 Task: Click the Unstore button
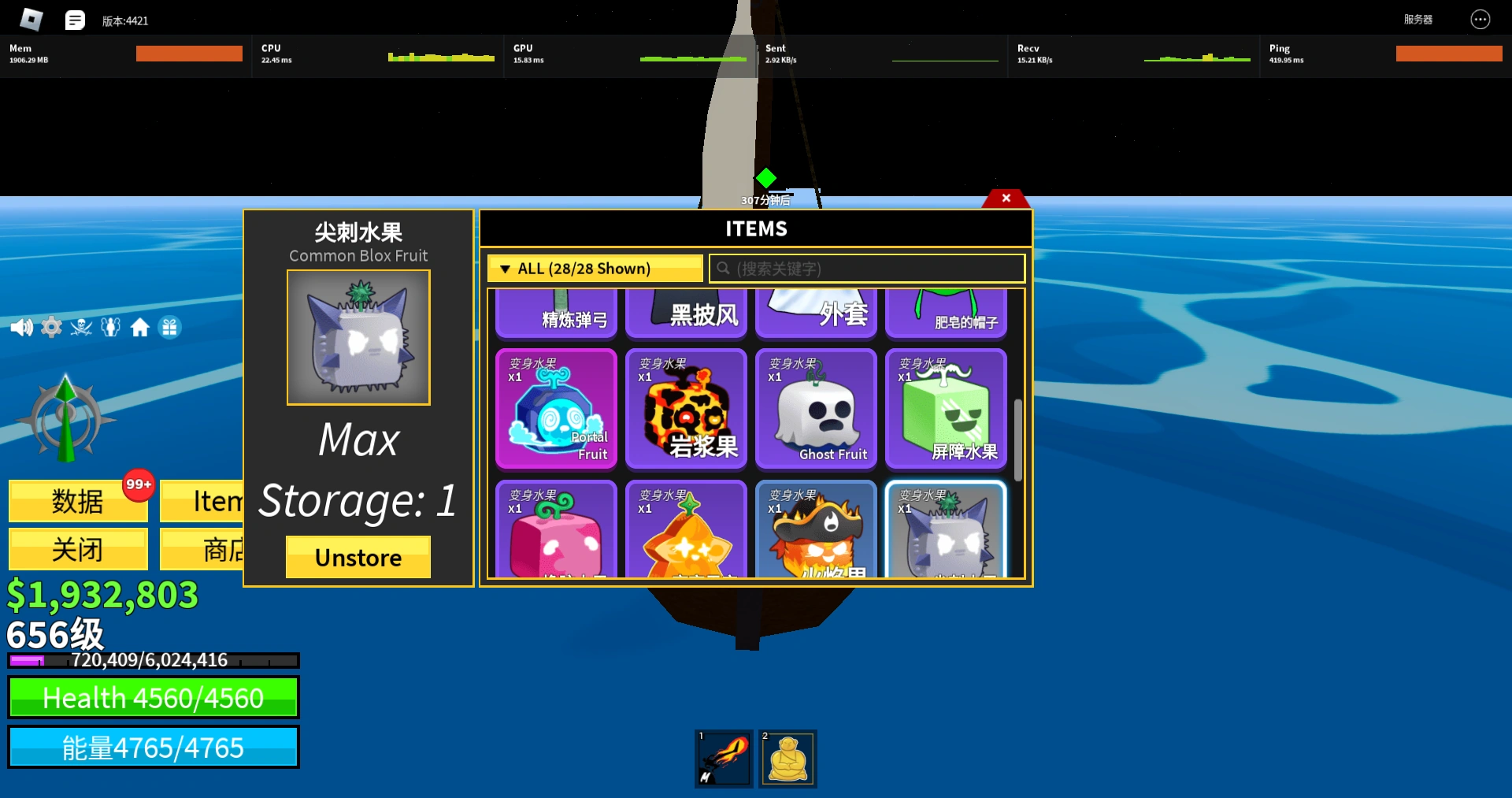(358, 557)
